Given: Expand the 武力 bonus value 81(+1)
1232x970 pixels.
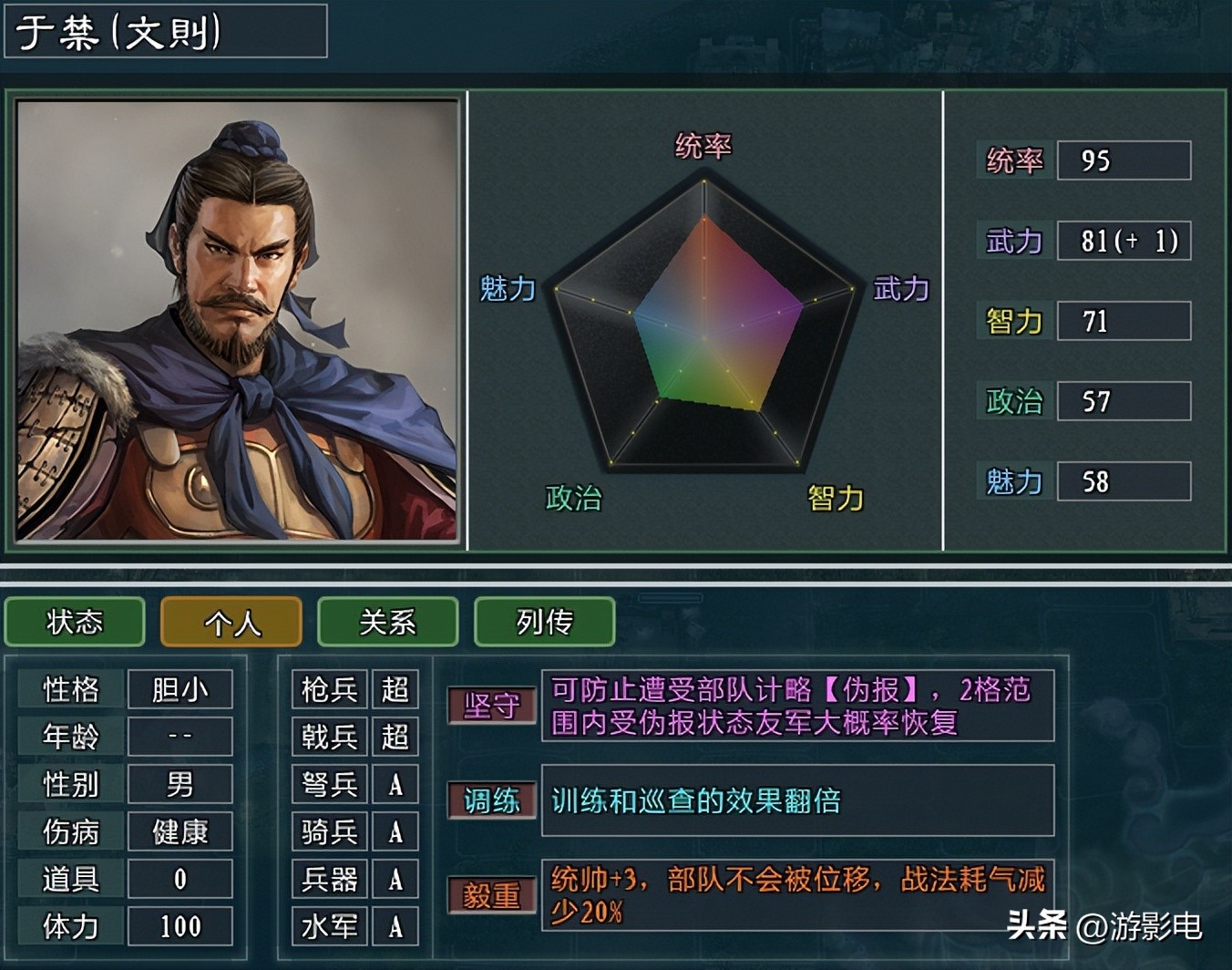Looking at the screenshot, I should [x=1124, y=241].
